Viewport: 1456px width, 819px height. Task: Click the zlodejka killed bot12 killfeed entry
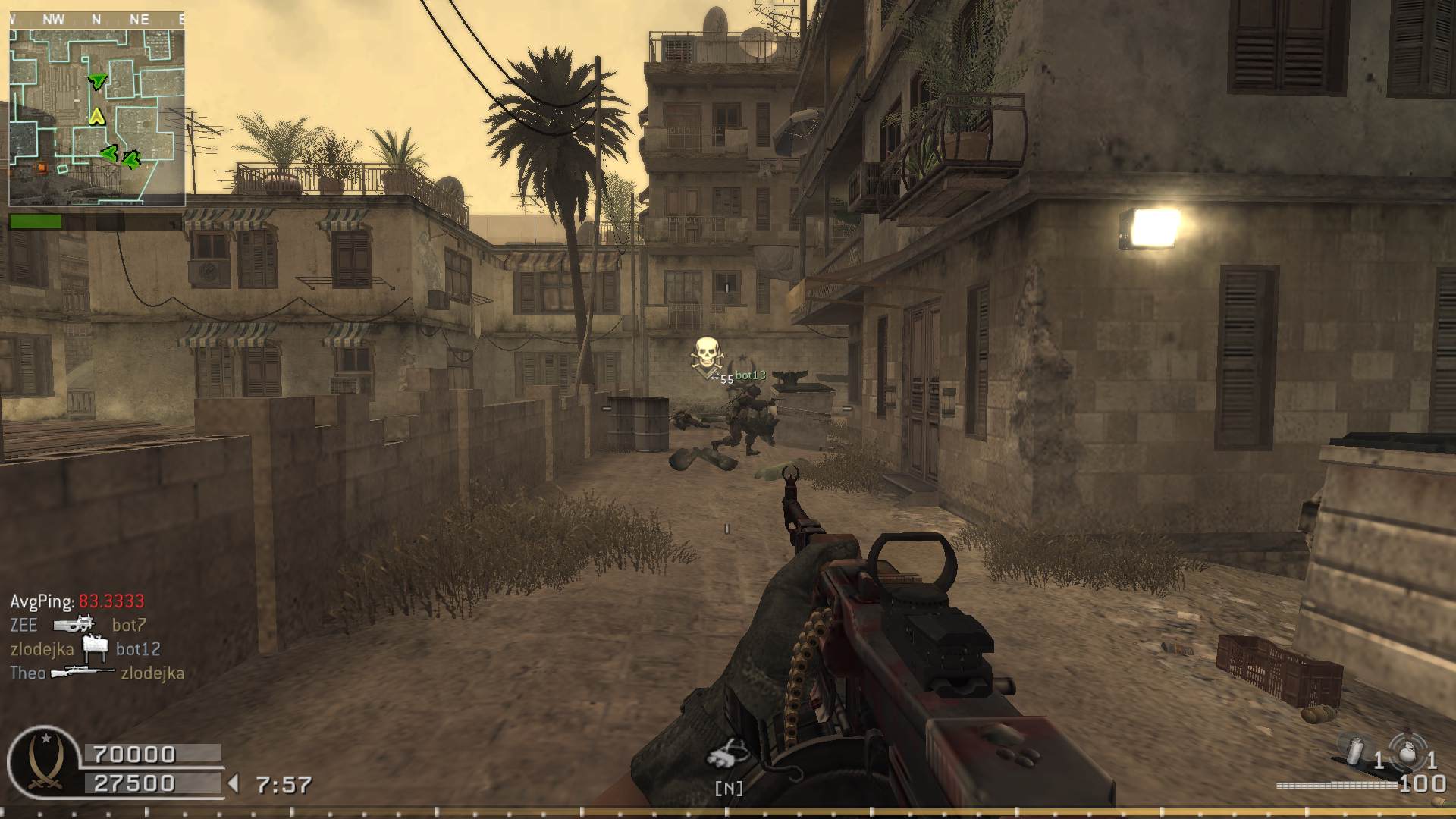coord(85,648)
